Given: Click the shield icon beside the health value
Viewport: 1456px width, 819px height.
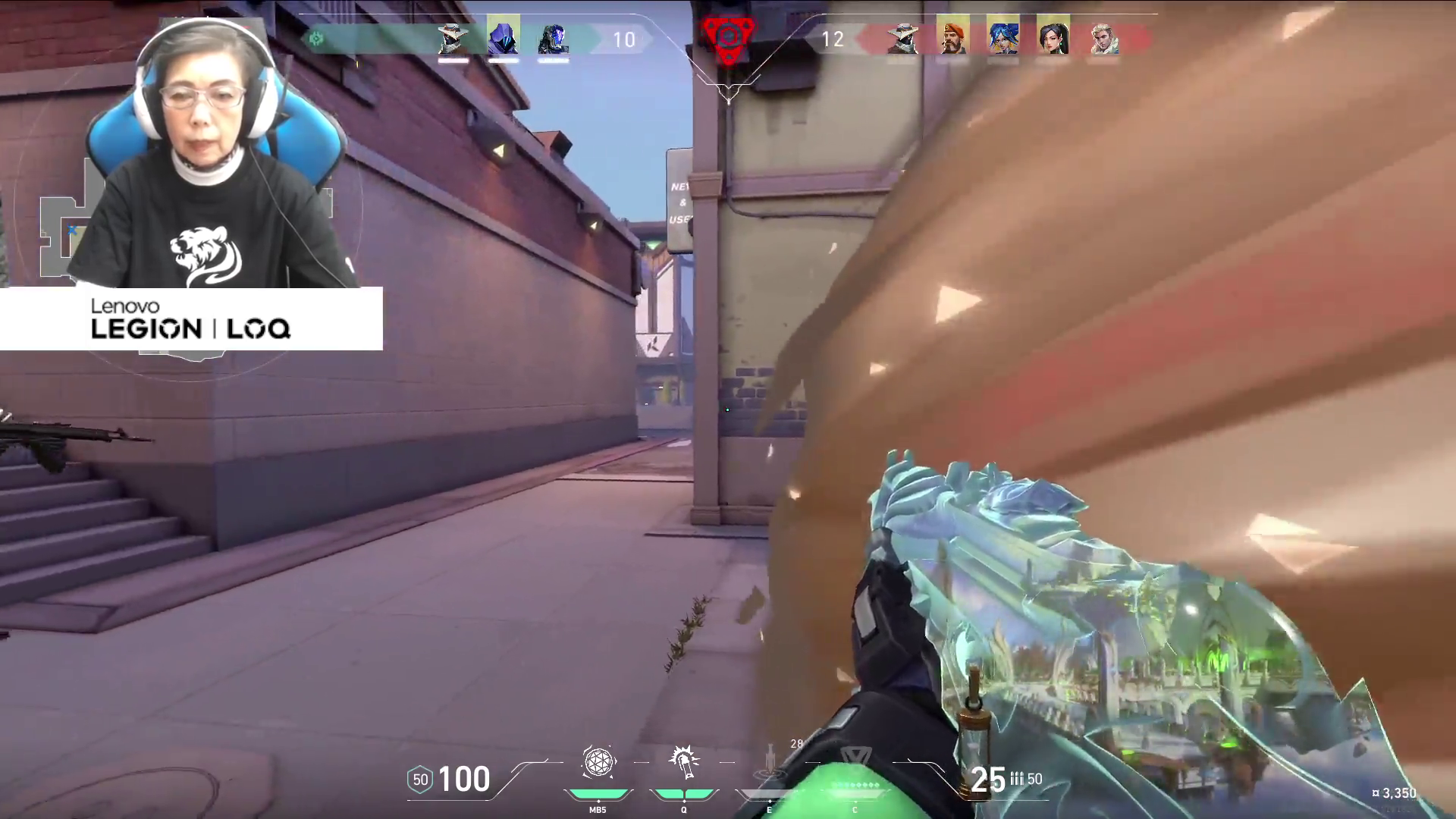Looking at the screenshot, I should [419, 779].
